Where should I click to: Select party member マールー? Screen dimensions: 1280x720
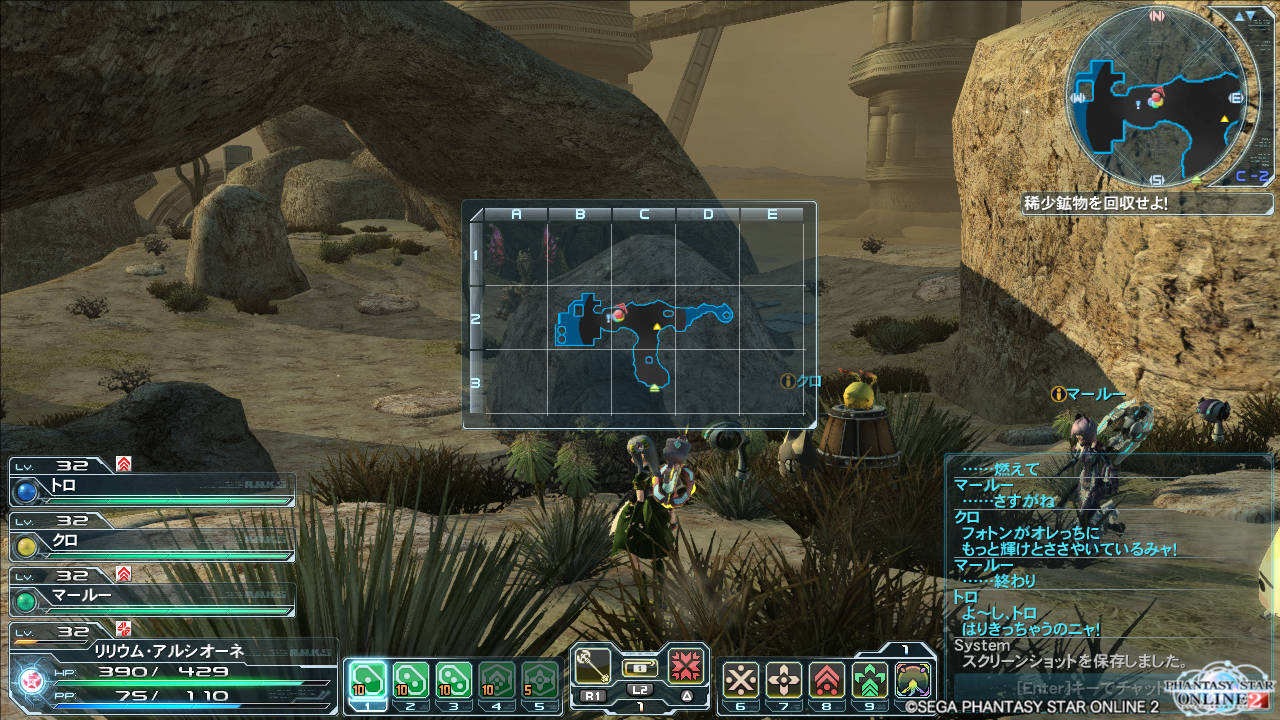[x=152, y=597]
